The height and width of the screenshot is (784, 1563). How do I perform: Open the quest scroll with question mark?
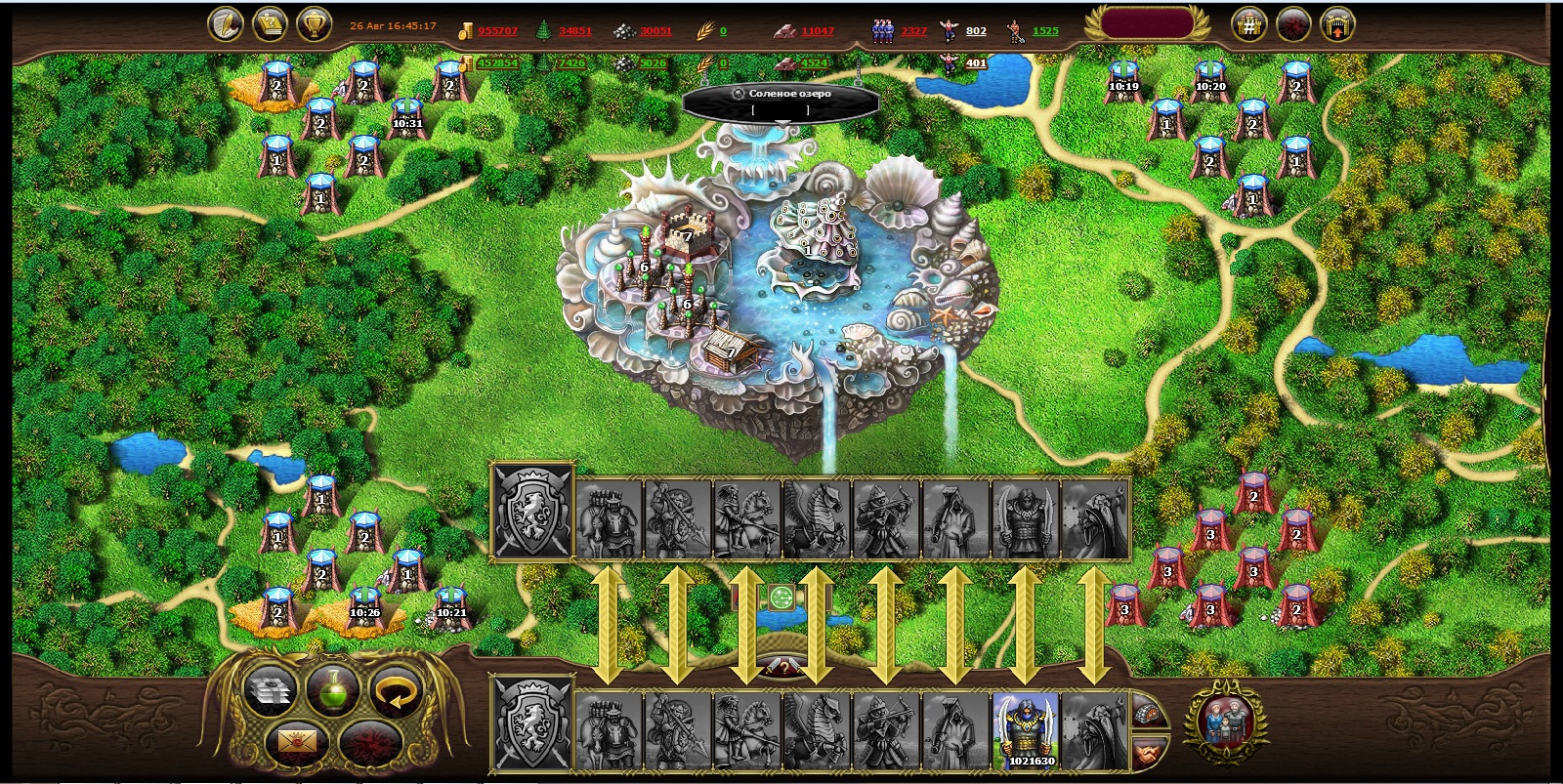click(270, 24)
